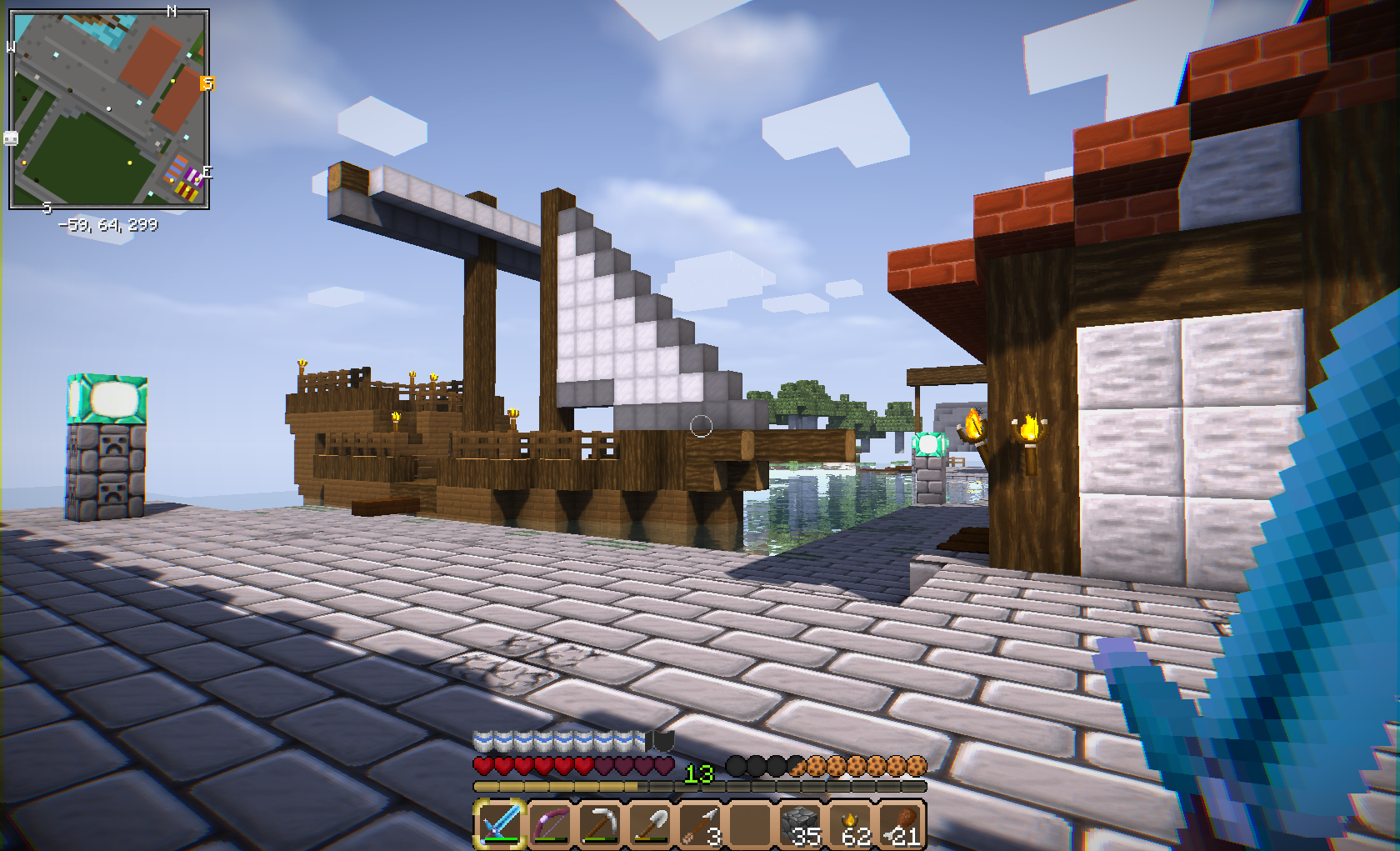The width and height of the screenshot is (1400, 851).
Task: Choose the cobblestone stack of 35
Action: click(800, 823)
